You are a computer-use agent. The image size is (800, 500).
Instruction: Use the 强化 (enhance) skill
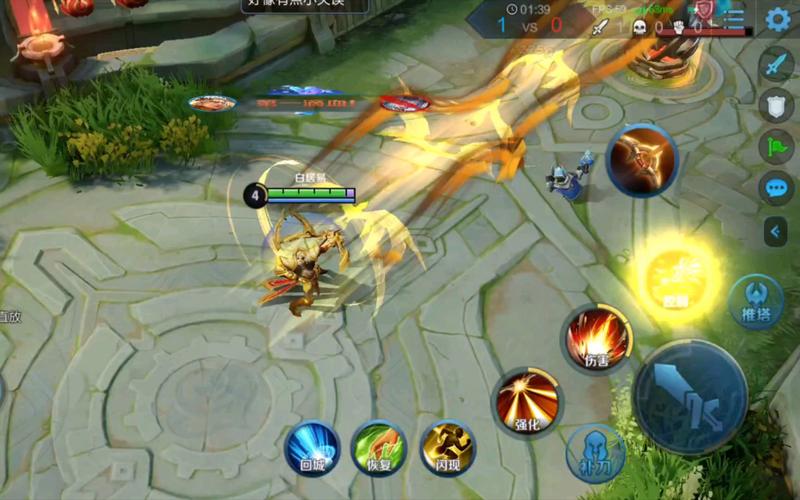527,401
